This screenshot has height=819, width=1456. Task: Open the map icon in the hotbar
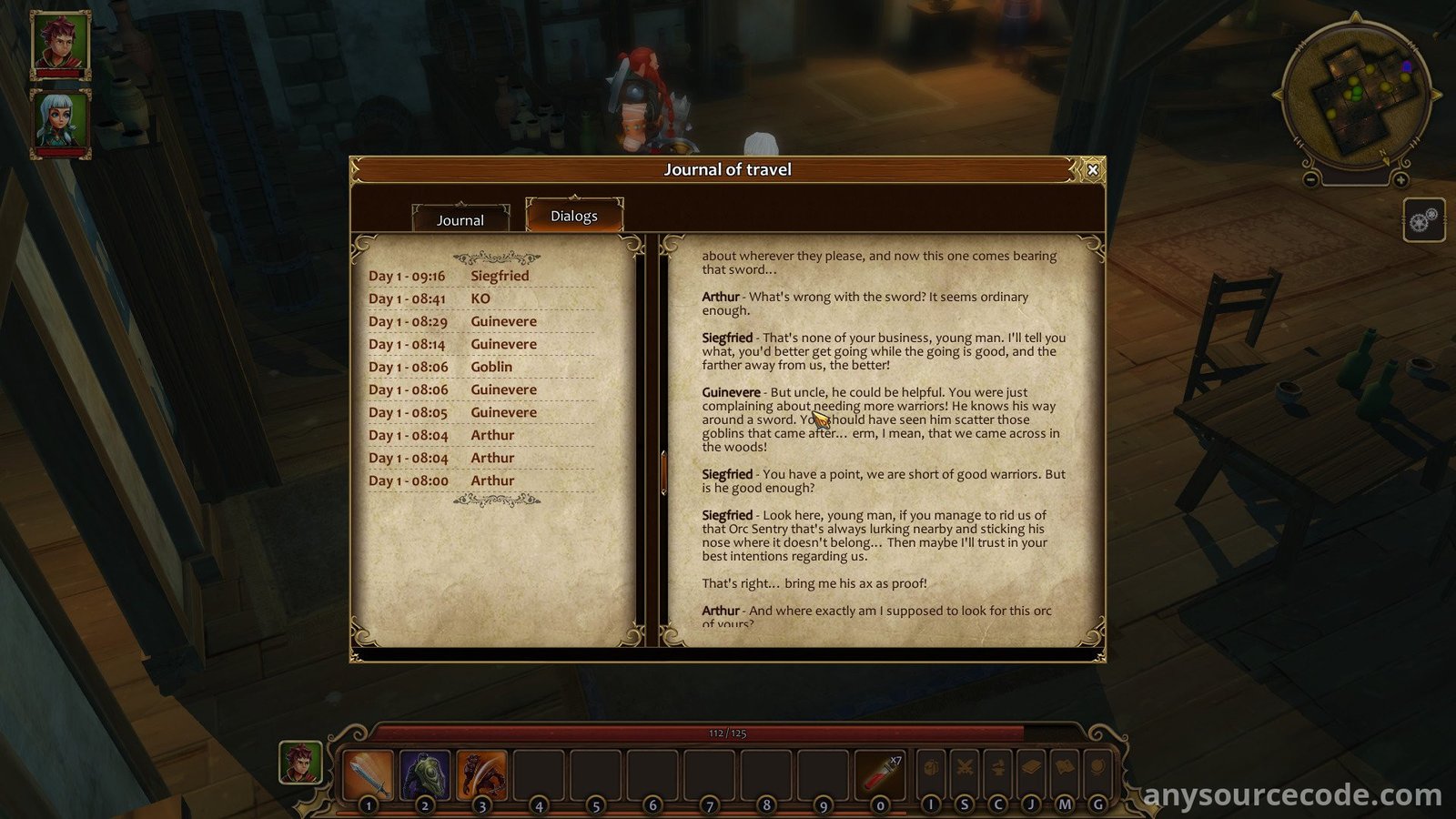(1065, 769)
